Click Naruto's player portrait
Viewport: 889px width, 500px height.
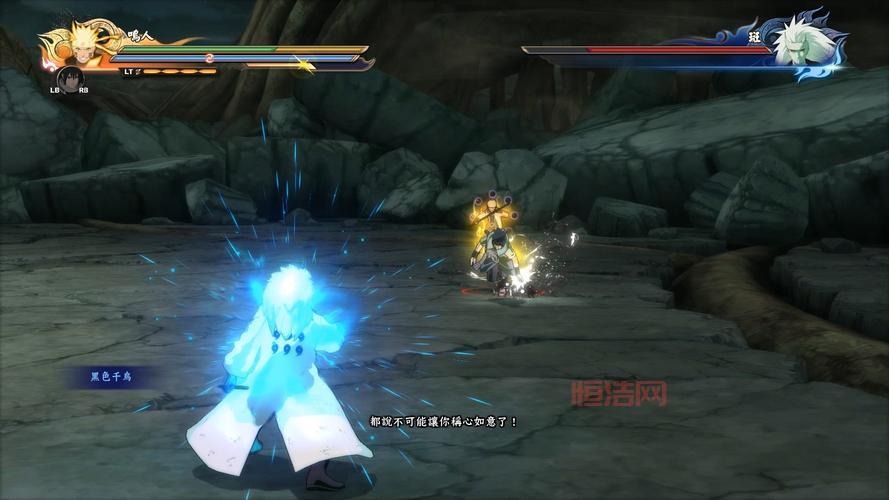tap(75, 44)
